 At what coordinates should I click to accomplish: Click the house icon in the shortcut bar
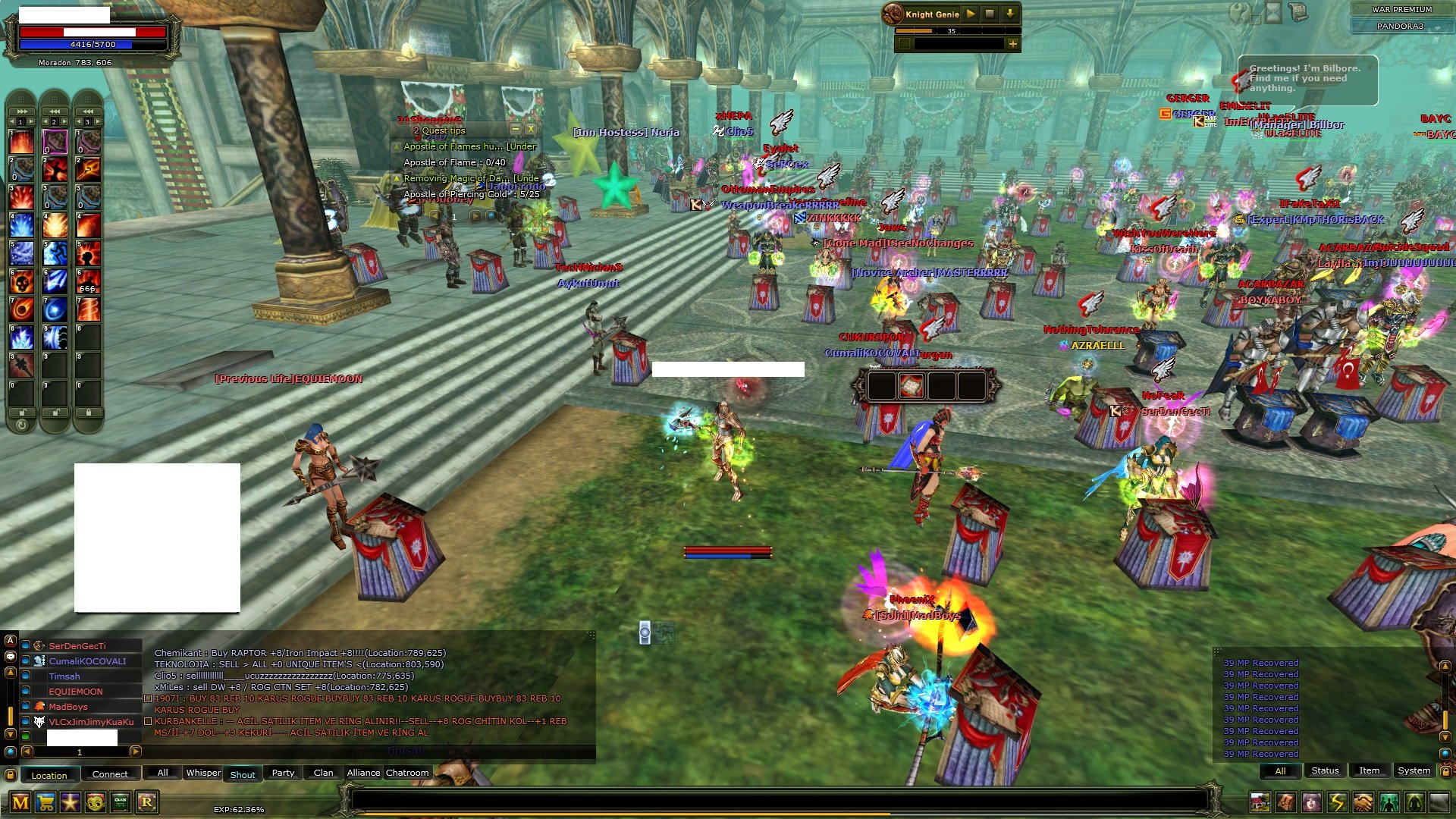point(1260,802)
